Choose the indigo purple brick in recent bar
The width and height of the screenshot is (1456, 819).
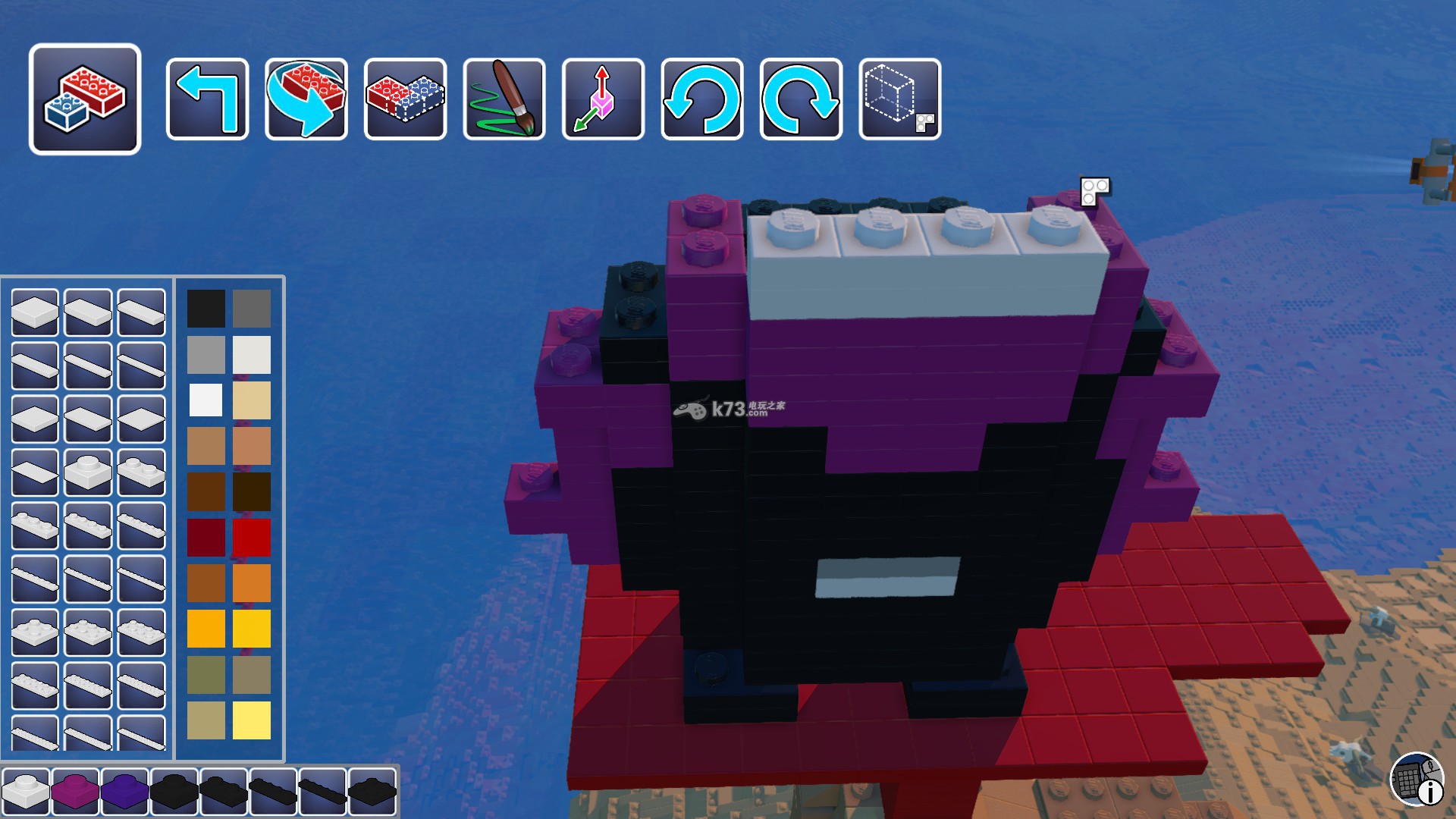point(124,790)
